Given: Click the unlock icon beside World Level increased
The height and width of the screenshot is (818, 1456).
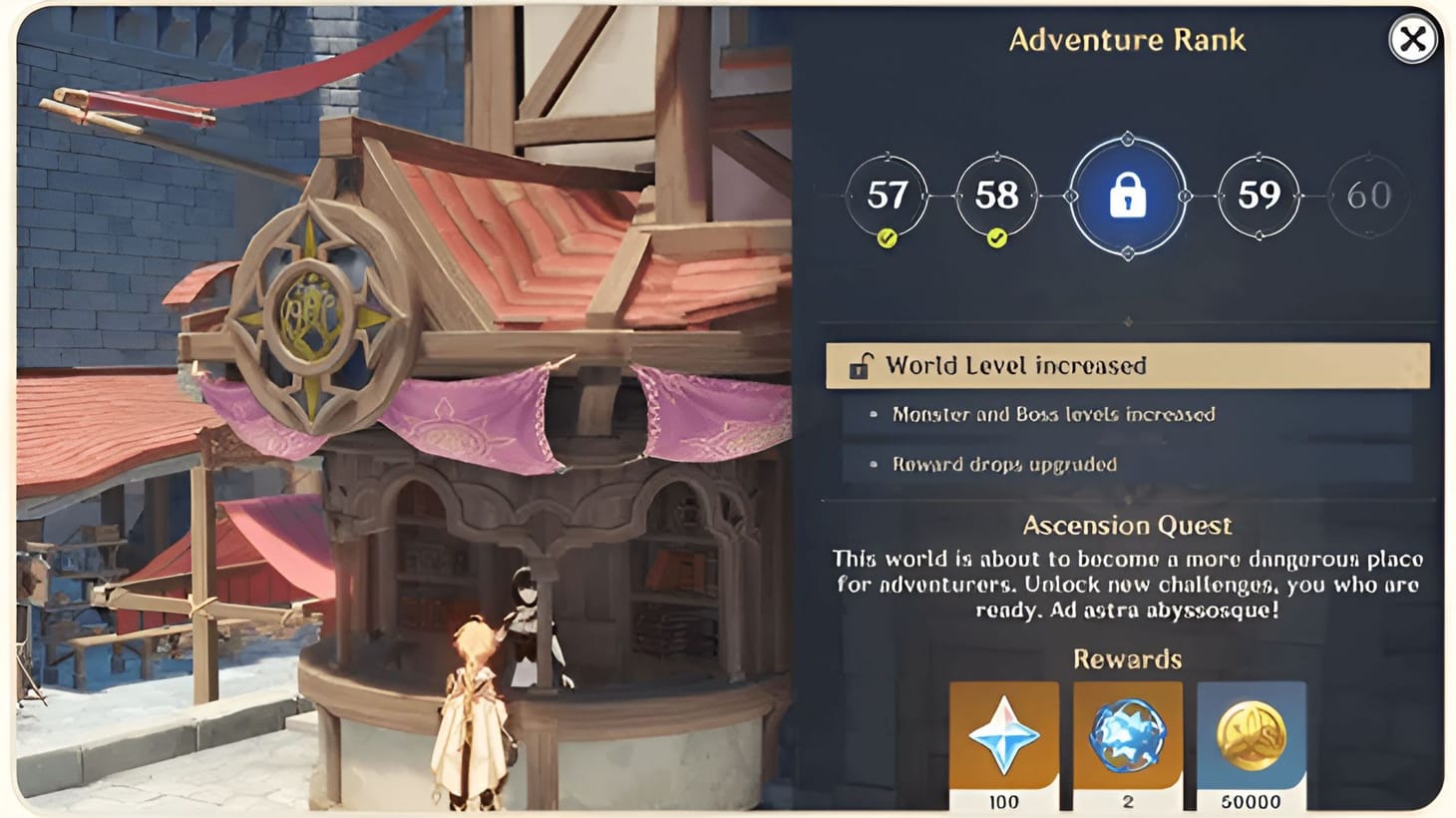Looking at the screenshot, I should pyautogui.click(x=864, y=365).
